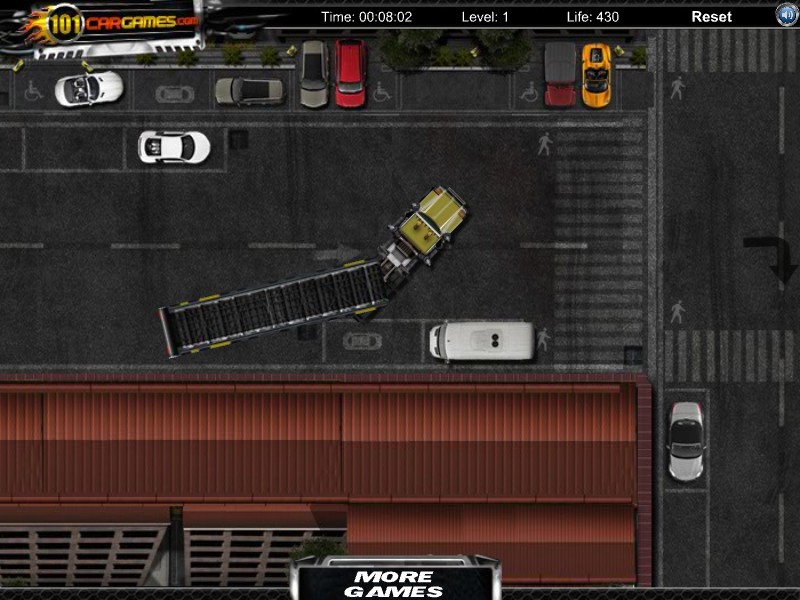Open the More Games link
Screen dimensions: 800x600
coord(394,583)
